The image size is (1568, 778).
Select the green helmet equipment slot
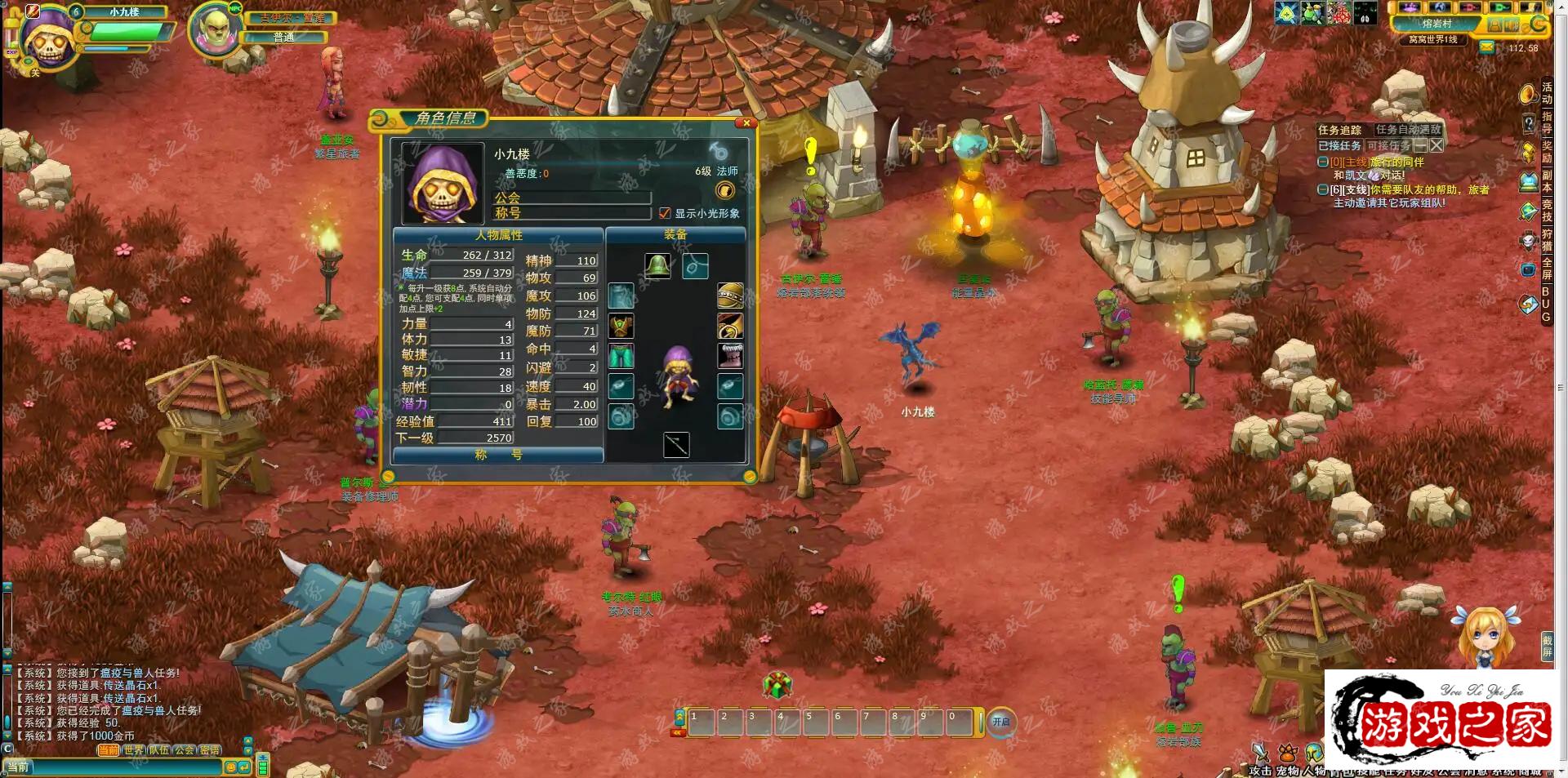tap(657, 266)
